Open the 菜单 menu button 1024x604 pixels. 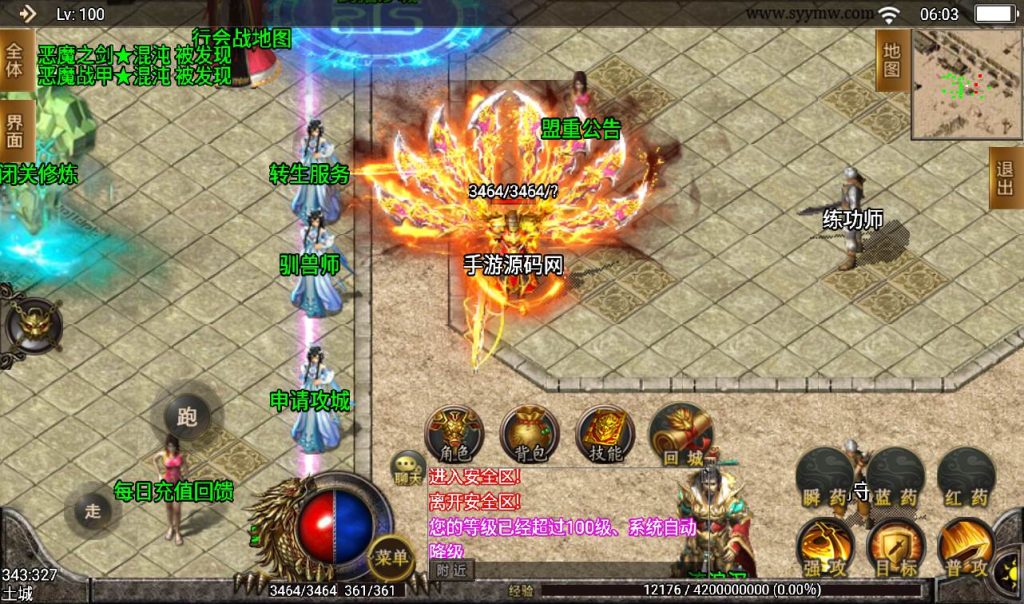(x=390, y=556)
